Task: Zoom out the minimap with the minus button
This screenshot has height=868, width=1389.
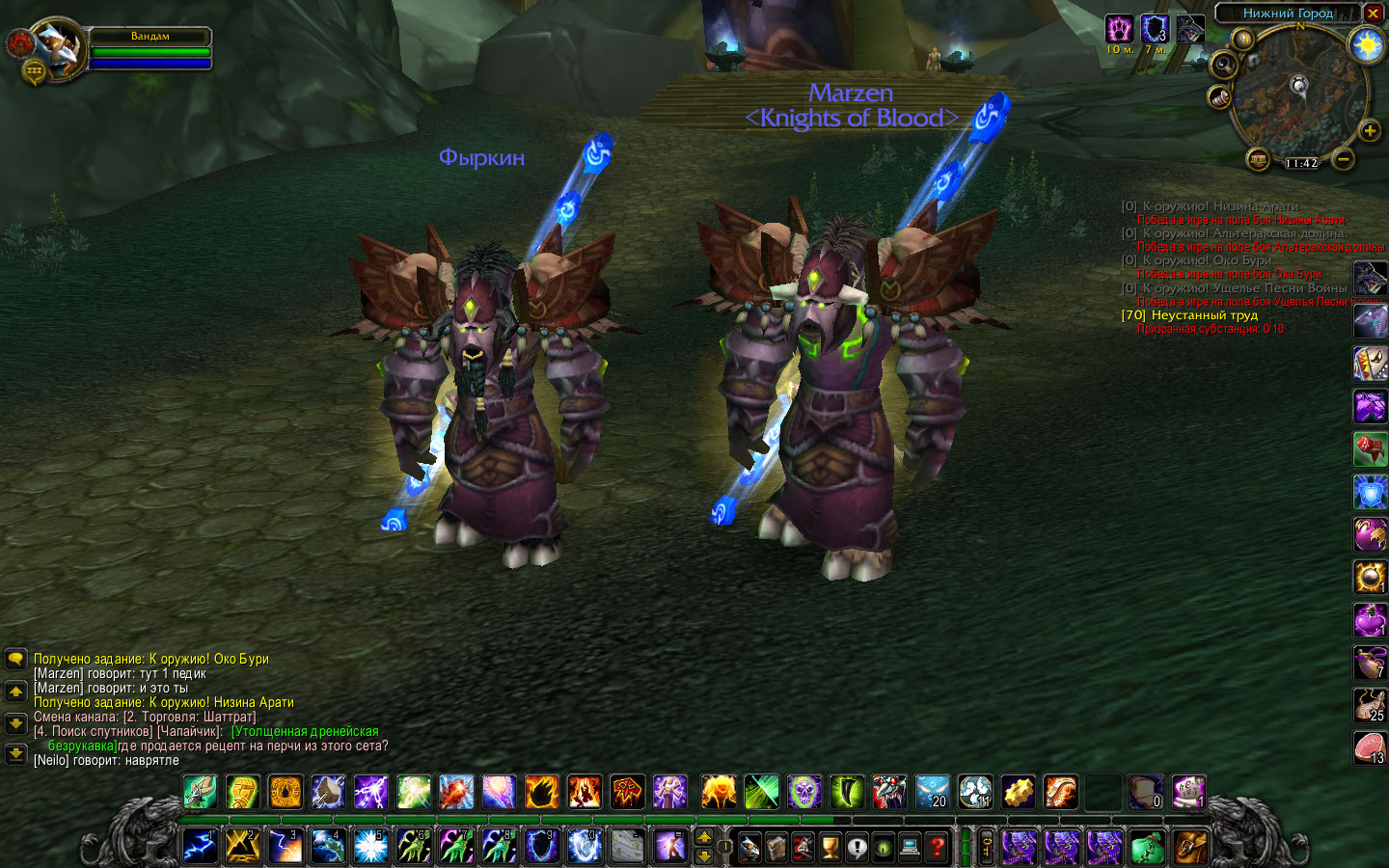Action: [1344, 158]
